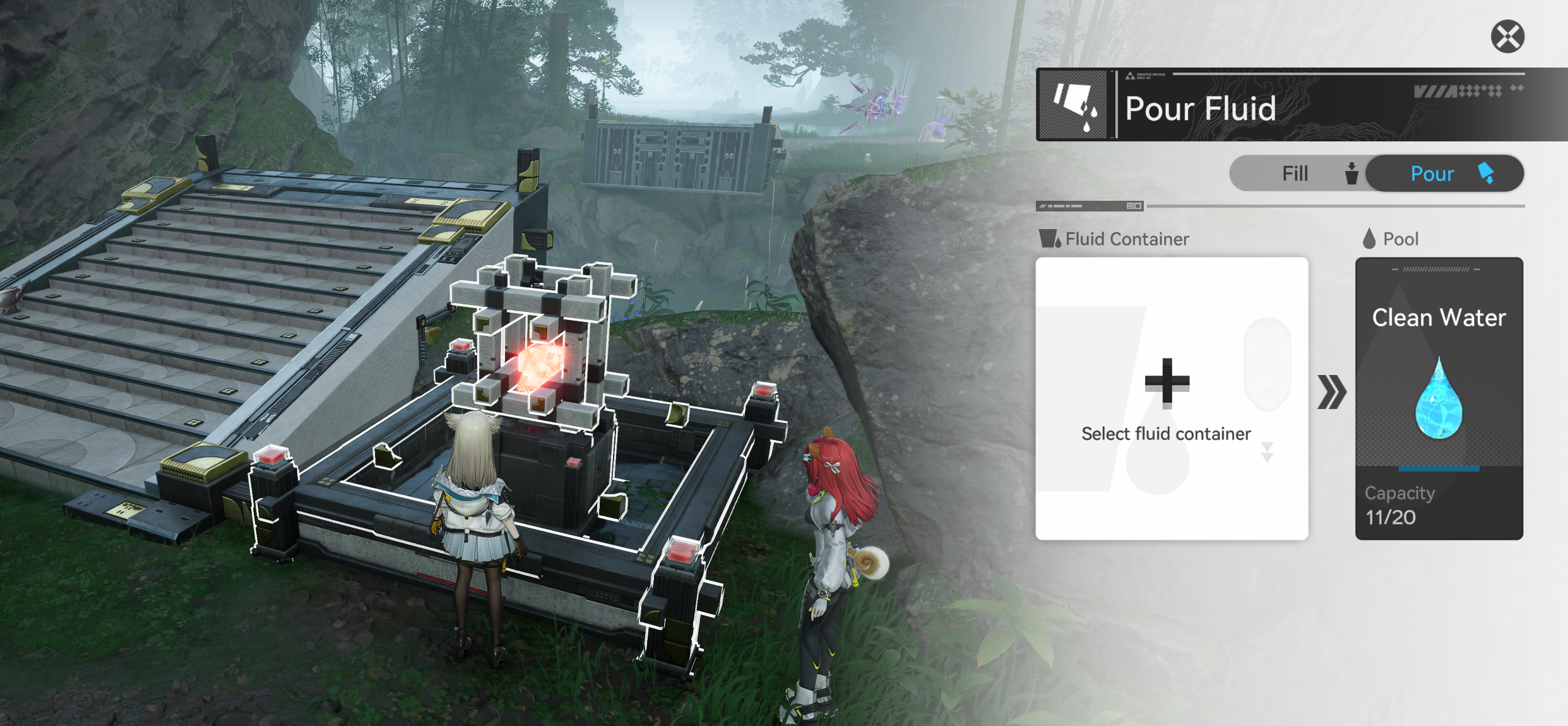Select the Clean Water pool card
The width and height of the screenshot is (1568, 726).
pyautogui.click(x=1439, y=398)
